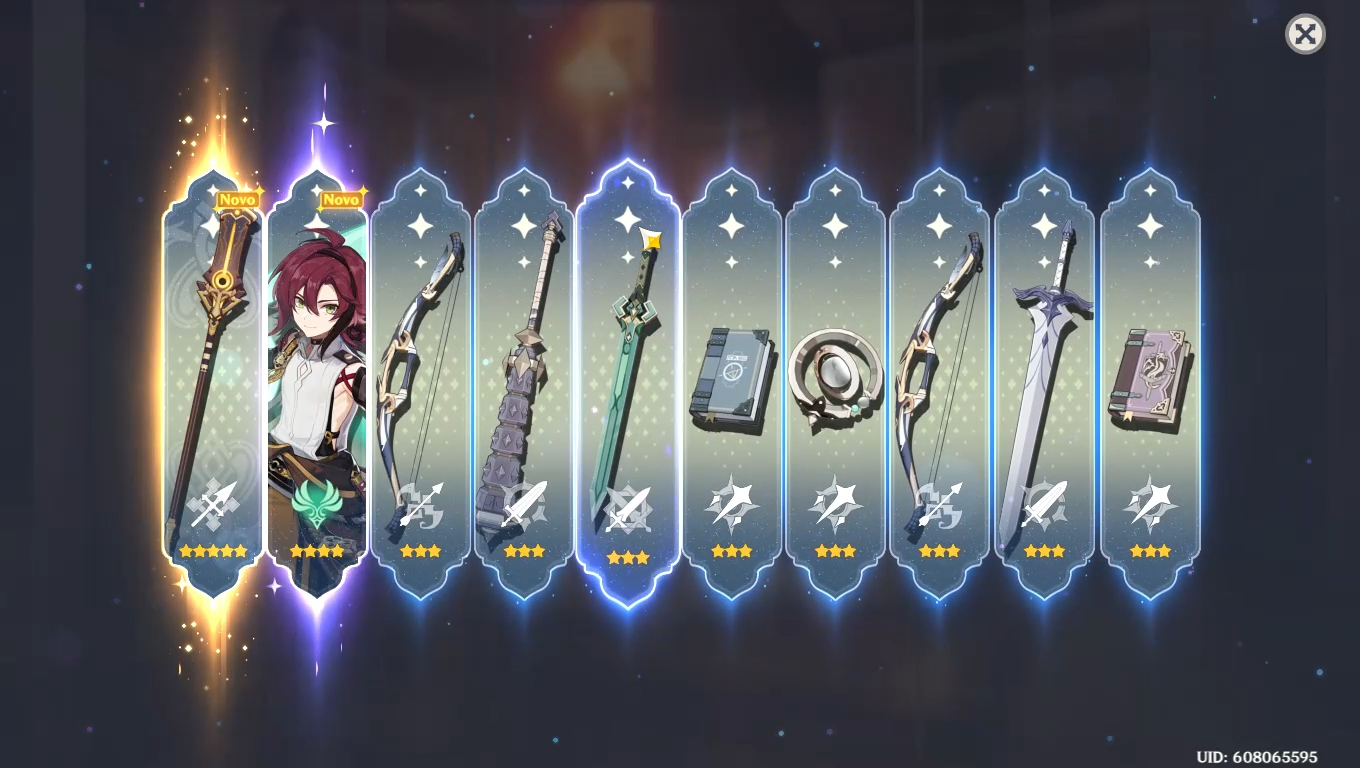The image size is (1360, 768).
Task: Click the Novo banner above the character portrait
Action: 341,200
